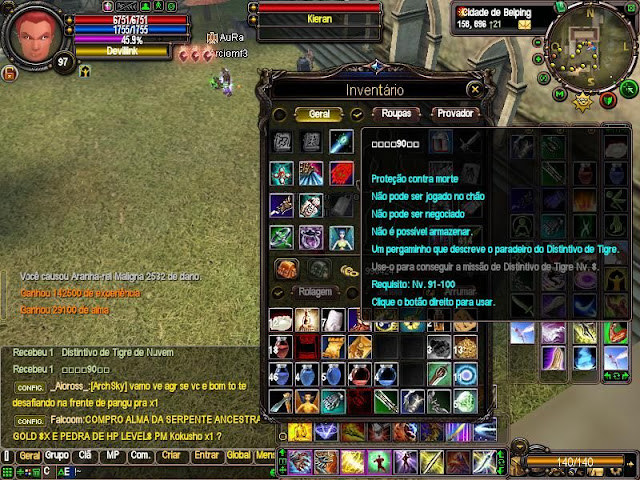
Task: Switch chat to the Grupo channel
Action: coord(58,456)
